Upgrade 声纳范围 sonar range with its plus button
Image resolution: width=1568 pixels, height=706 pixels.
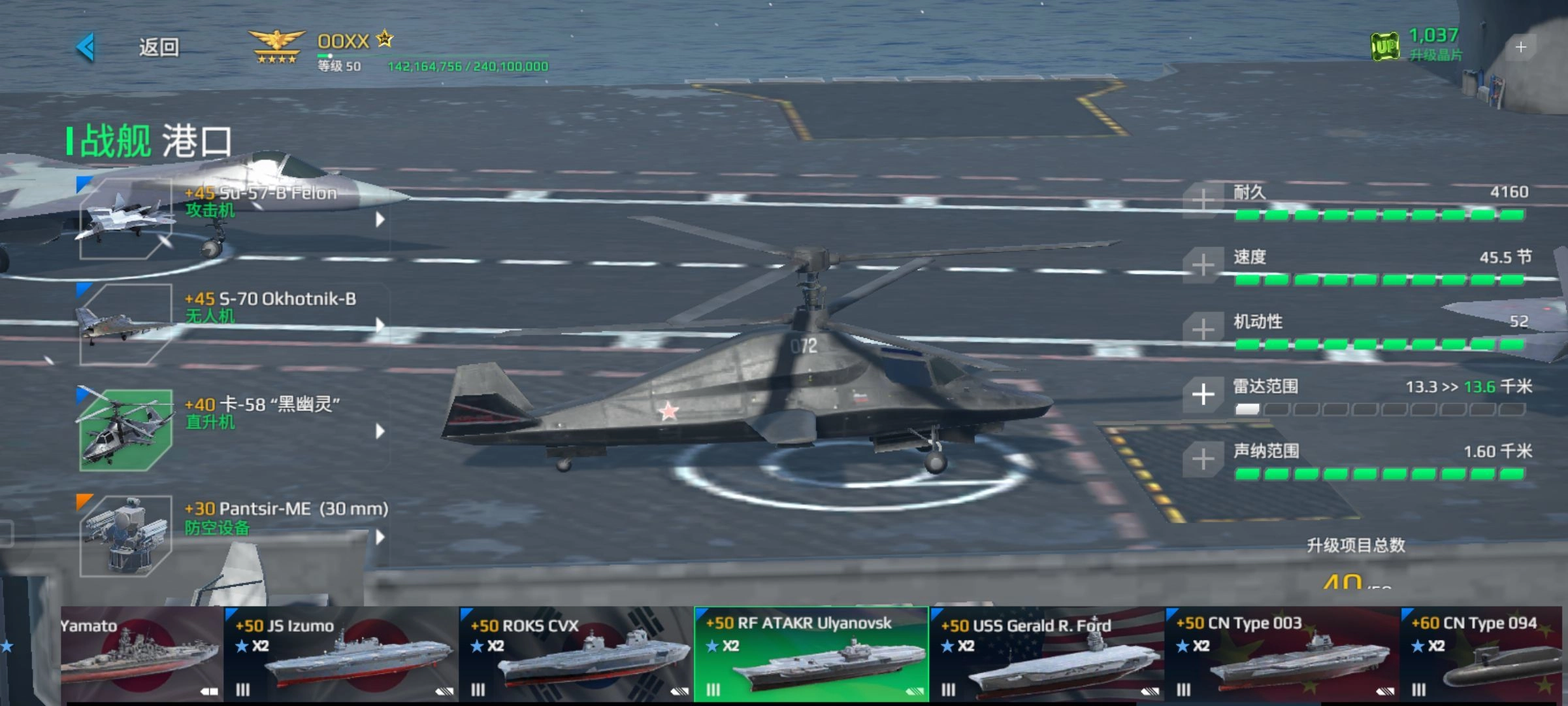click(x=1203, y=459)
